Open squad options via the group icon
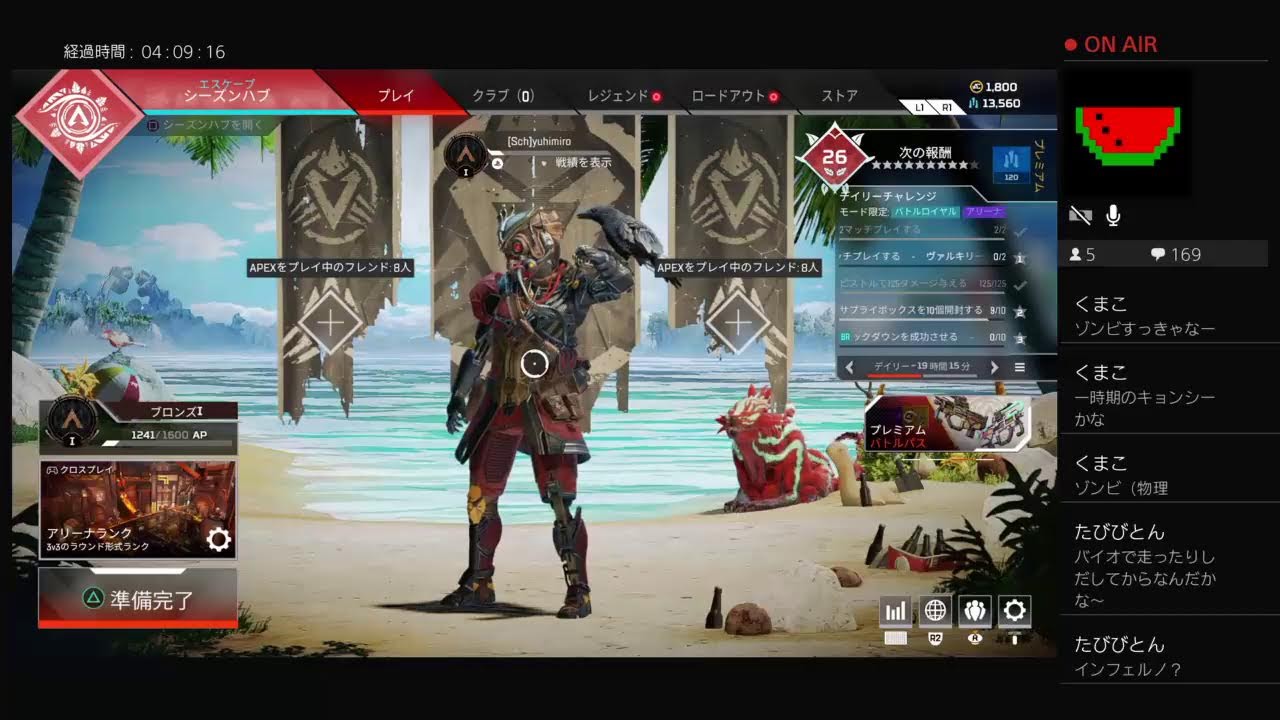 tap(975, 610)
